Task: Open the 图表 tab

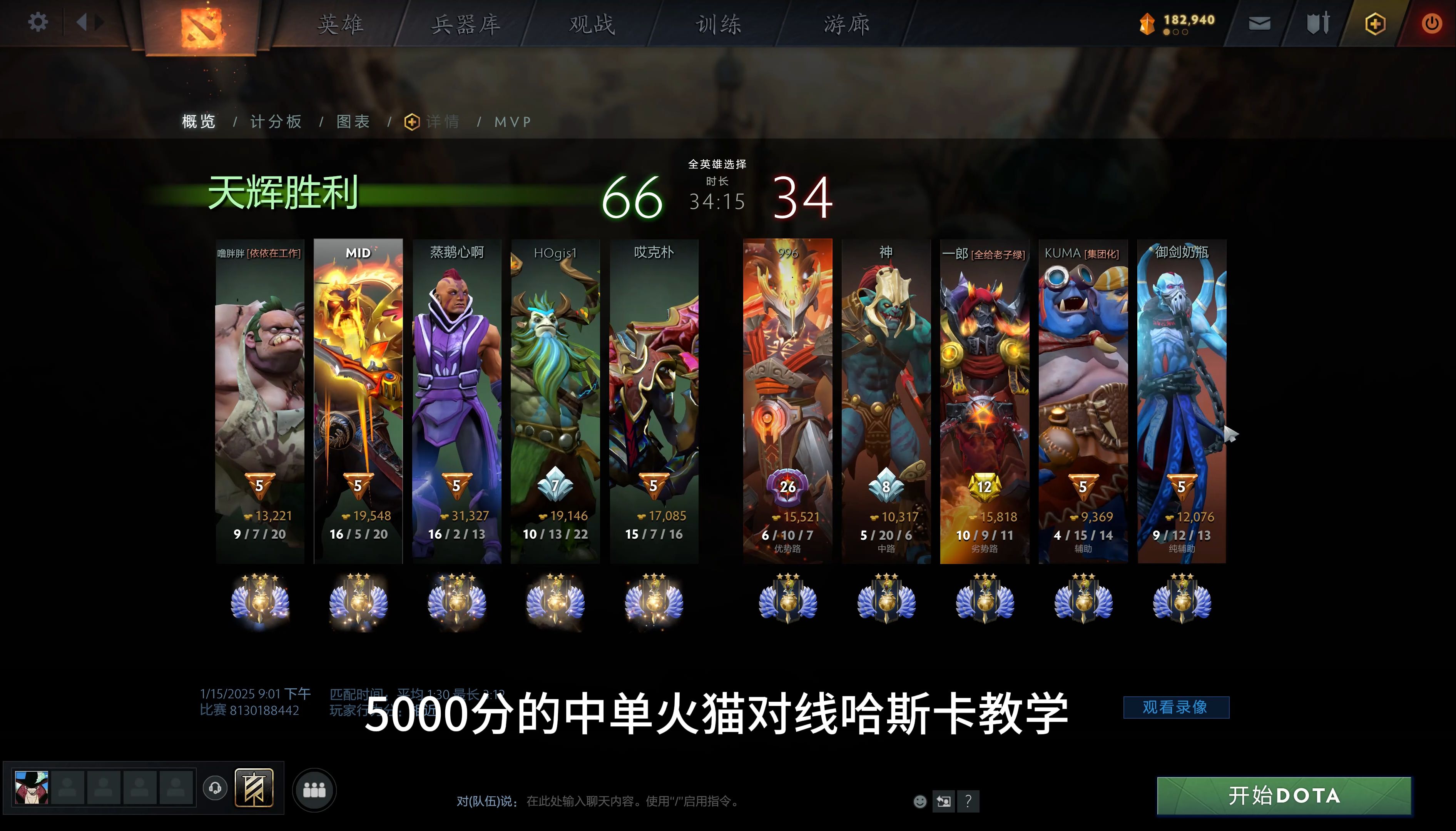Action: click(353, 122)
